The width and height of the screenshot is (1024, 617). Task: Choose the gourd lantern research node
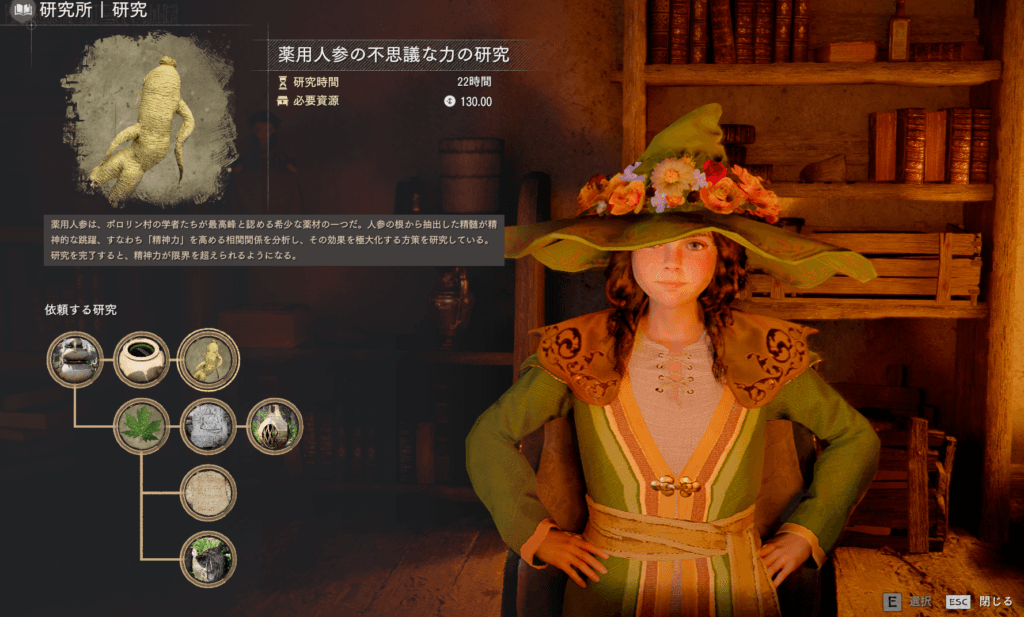pyautogui.click(x=273, y=426)
